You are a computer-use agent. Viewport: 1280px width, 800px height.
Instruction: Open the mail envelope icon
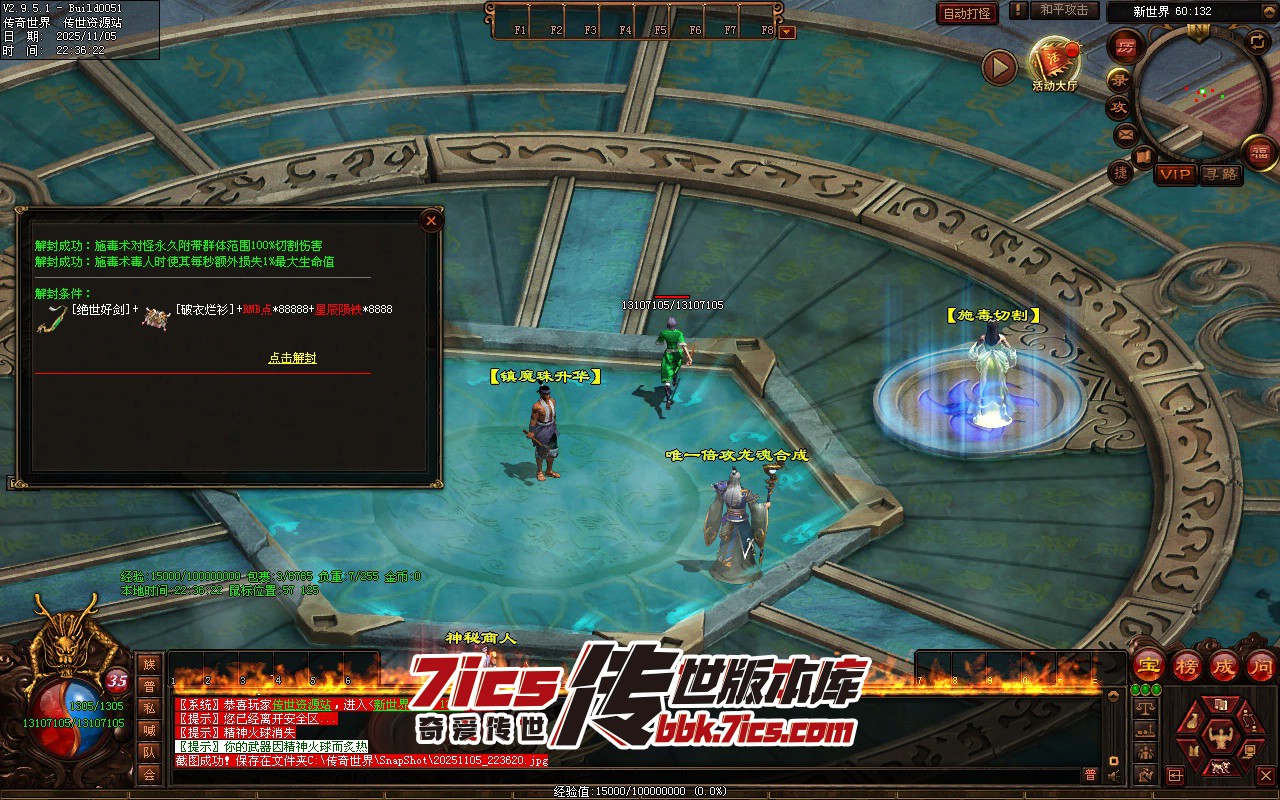[x=1126, y=133]
